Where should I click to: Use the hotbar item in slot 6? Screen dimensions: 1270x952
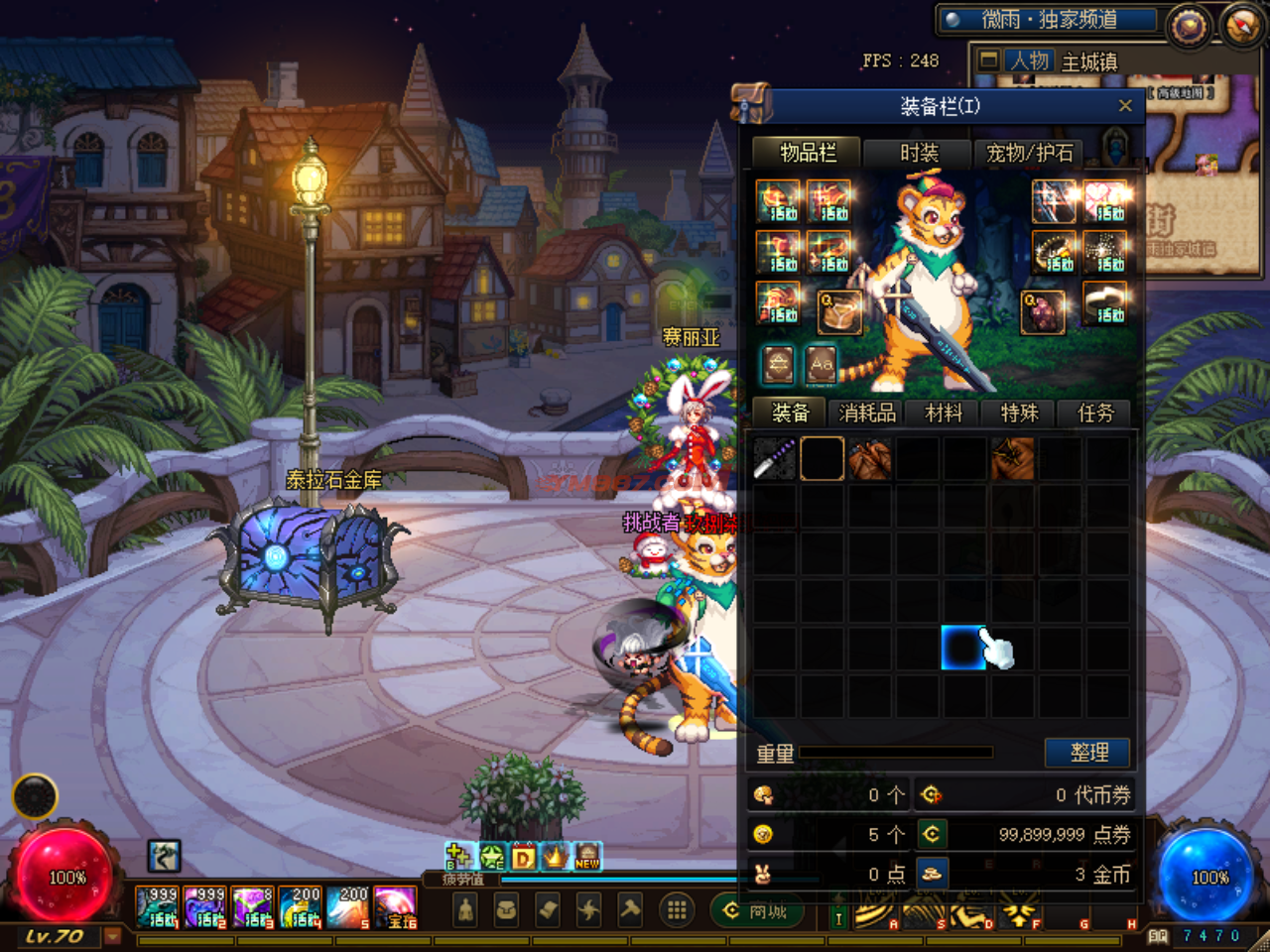point(396,907)
